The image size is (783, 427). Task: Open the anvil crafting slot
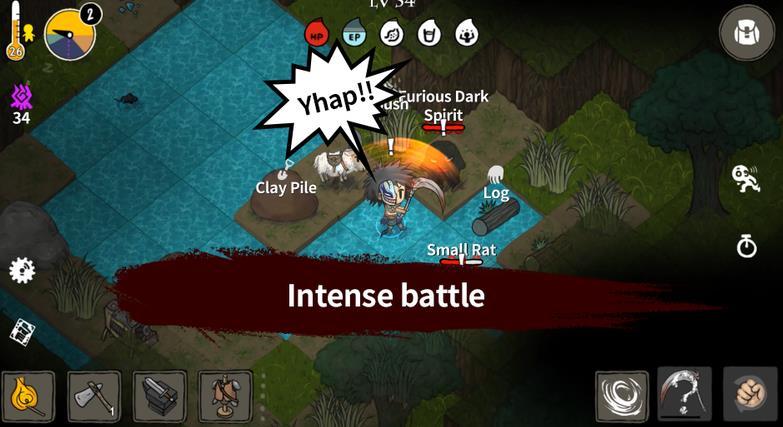(x=160, y=397)
